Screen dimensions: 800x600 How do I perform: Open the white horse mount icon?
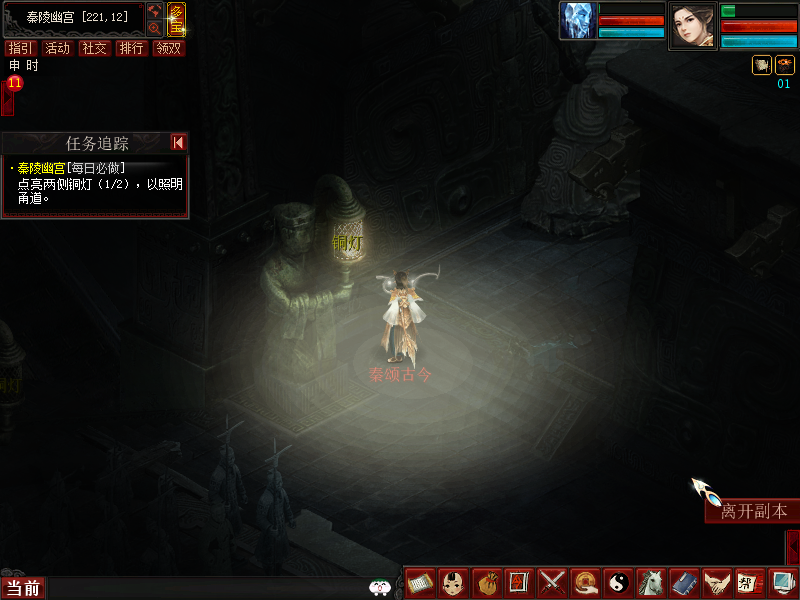650,582
